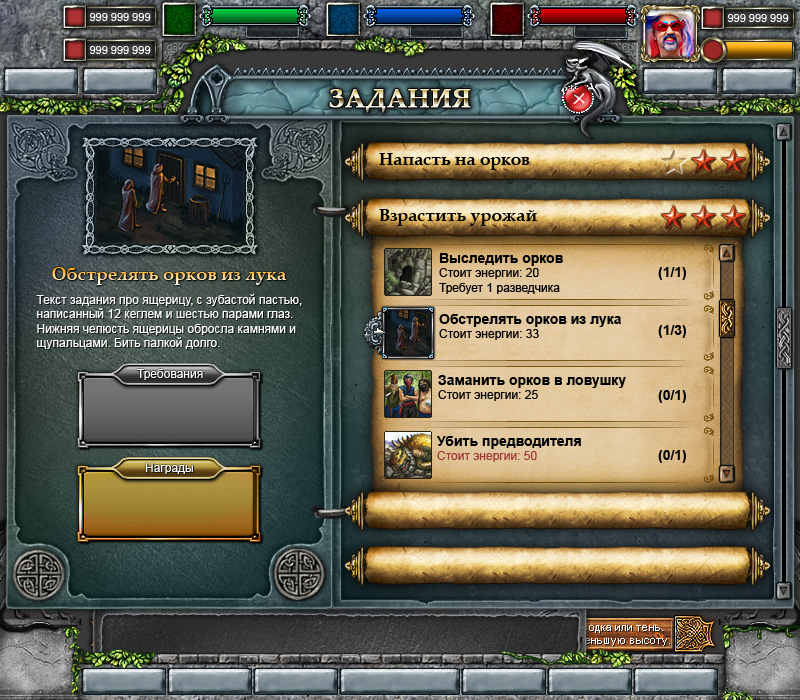Viewport: 800px width, 700px height.
Task: Click the task list's scroll-down arrow
Action: click(727, 474)
